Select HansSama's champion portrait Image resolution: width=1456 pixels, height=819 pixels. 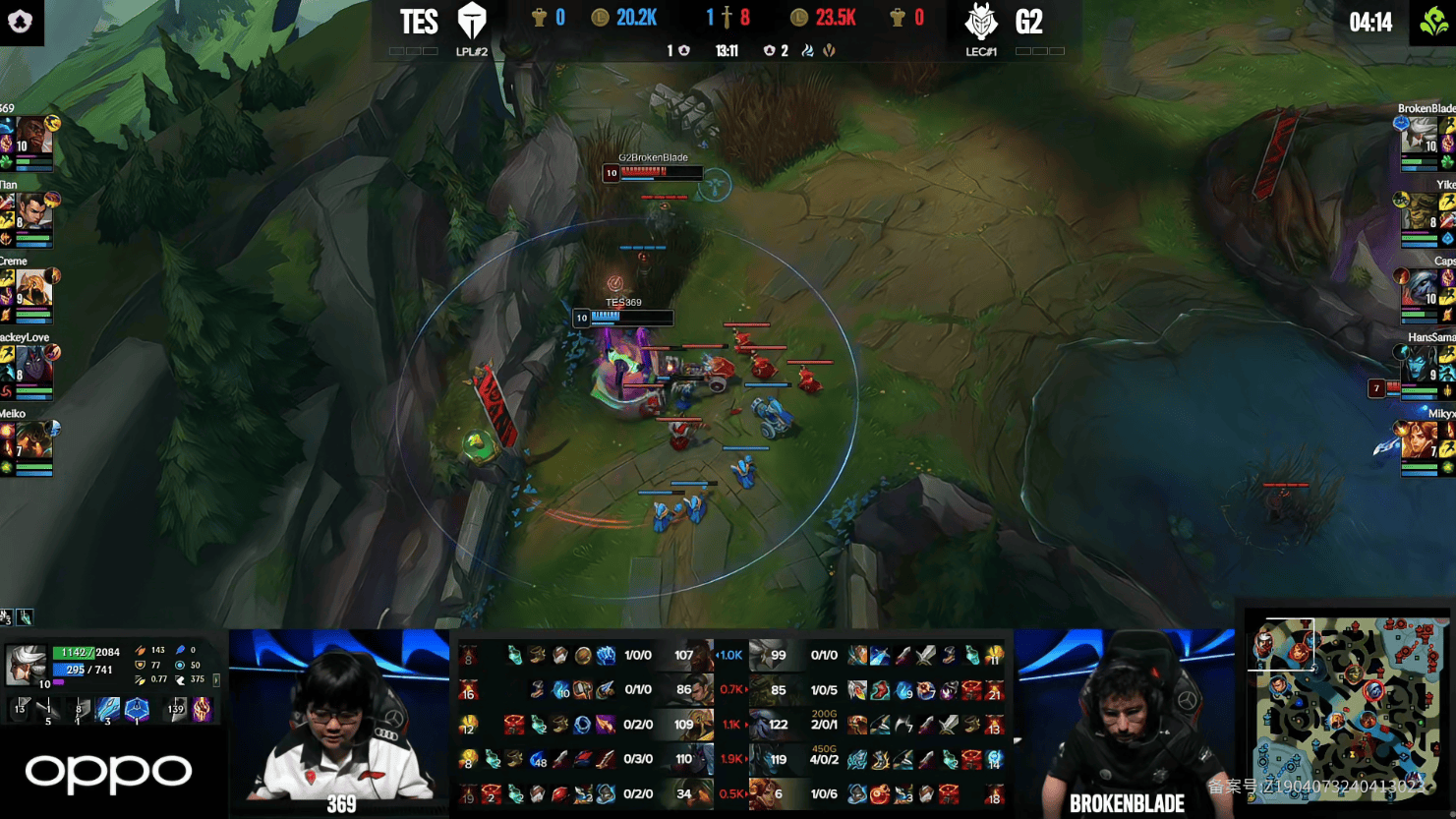tap(1419, 365)
